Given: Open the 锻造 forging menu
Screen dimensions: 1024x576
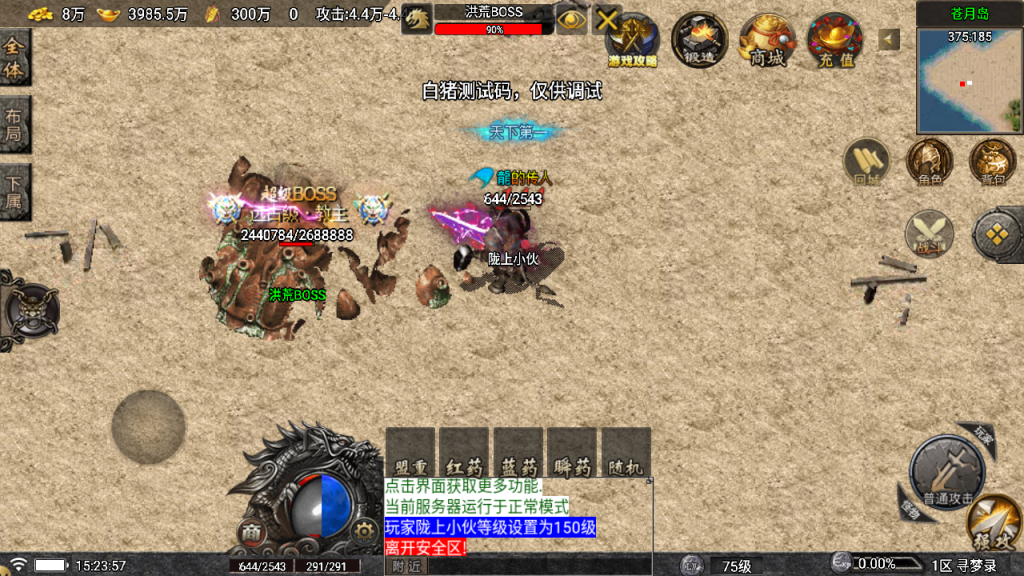Looking at the screenshot, I should pos(699,39).
